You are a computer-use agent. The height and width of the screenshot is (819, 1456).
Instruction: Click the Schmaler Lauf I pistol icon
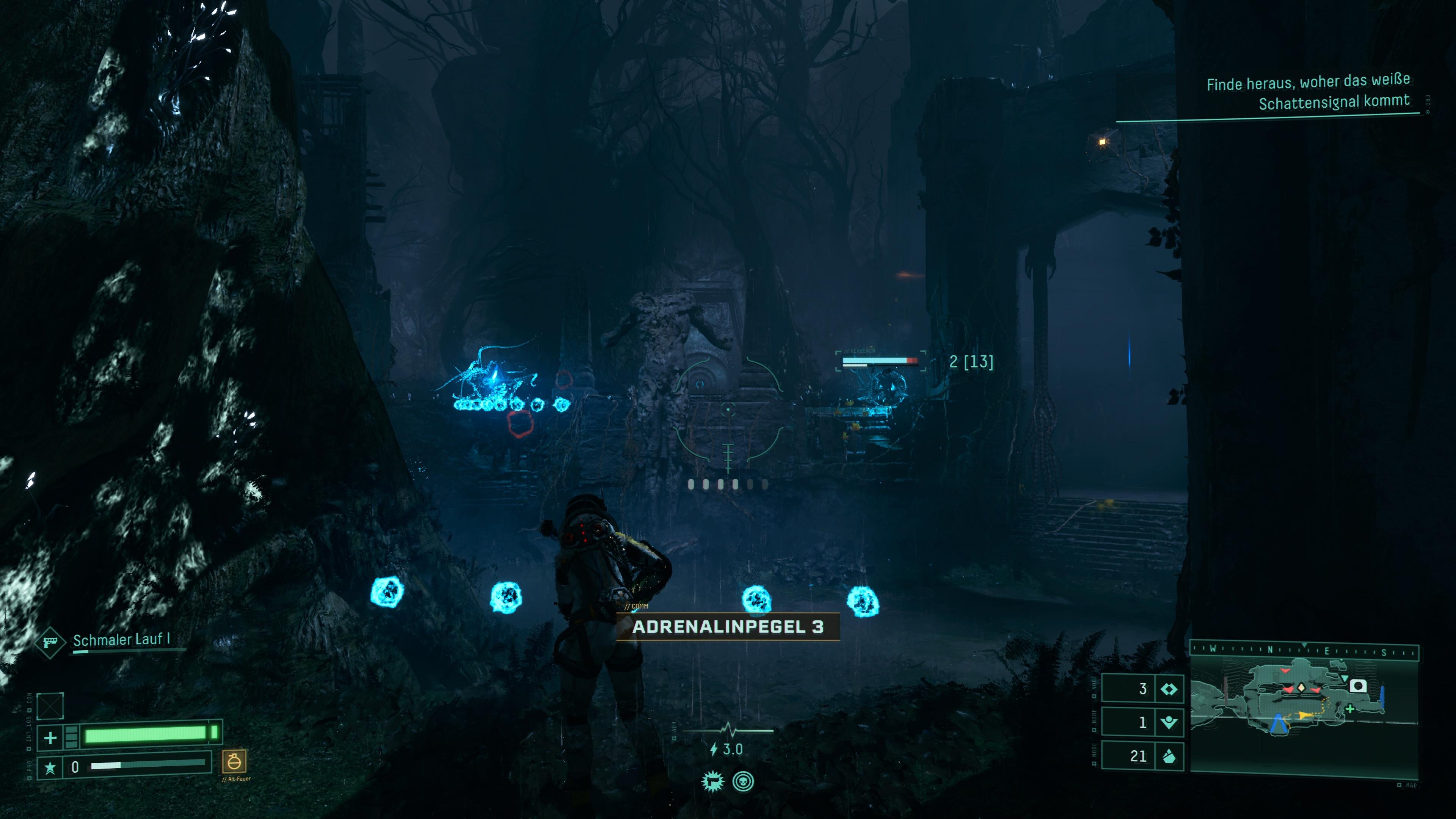(x=50, y=642)
